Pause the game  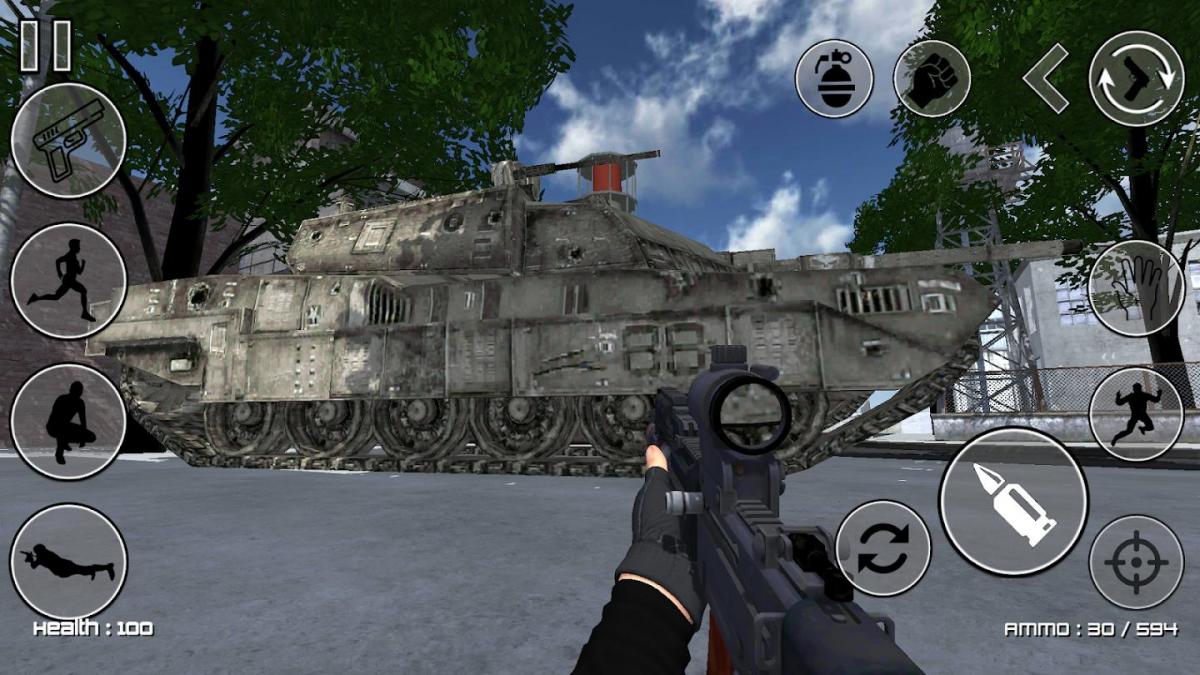(x=46, y=46)
